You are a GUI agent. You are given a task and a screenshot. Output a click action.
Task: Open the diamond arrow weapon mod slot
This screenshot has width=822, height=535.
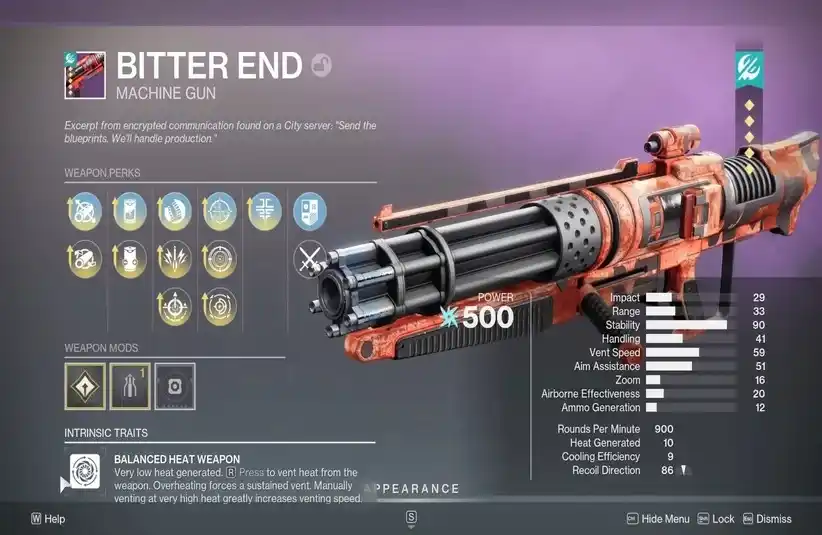tap(85, 385)
